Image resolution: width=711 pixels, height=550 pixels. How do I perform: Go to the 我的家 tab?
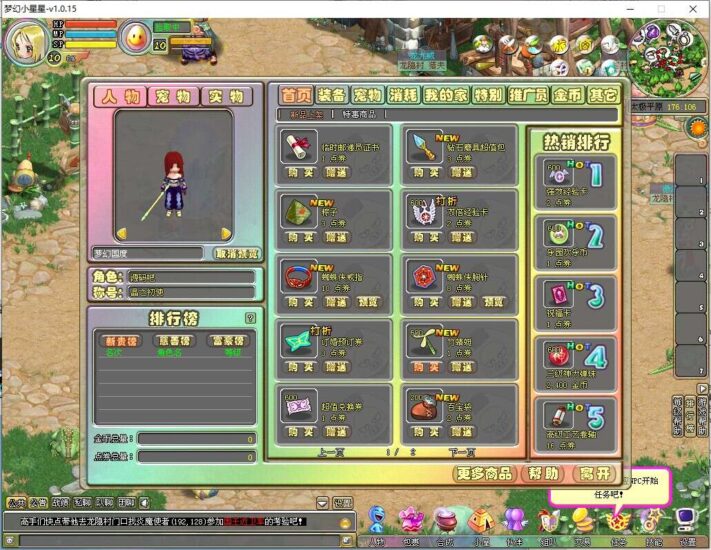coord(445,95)
